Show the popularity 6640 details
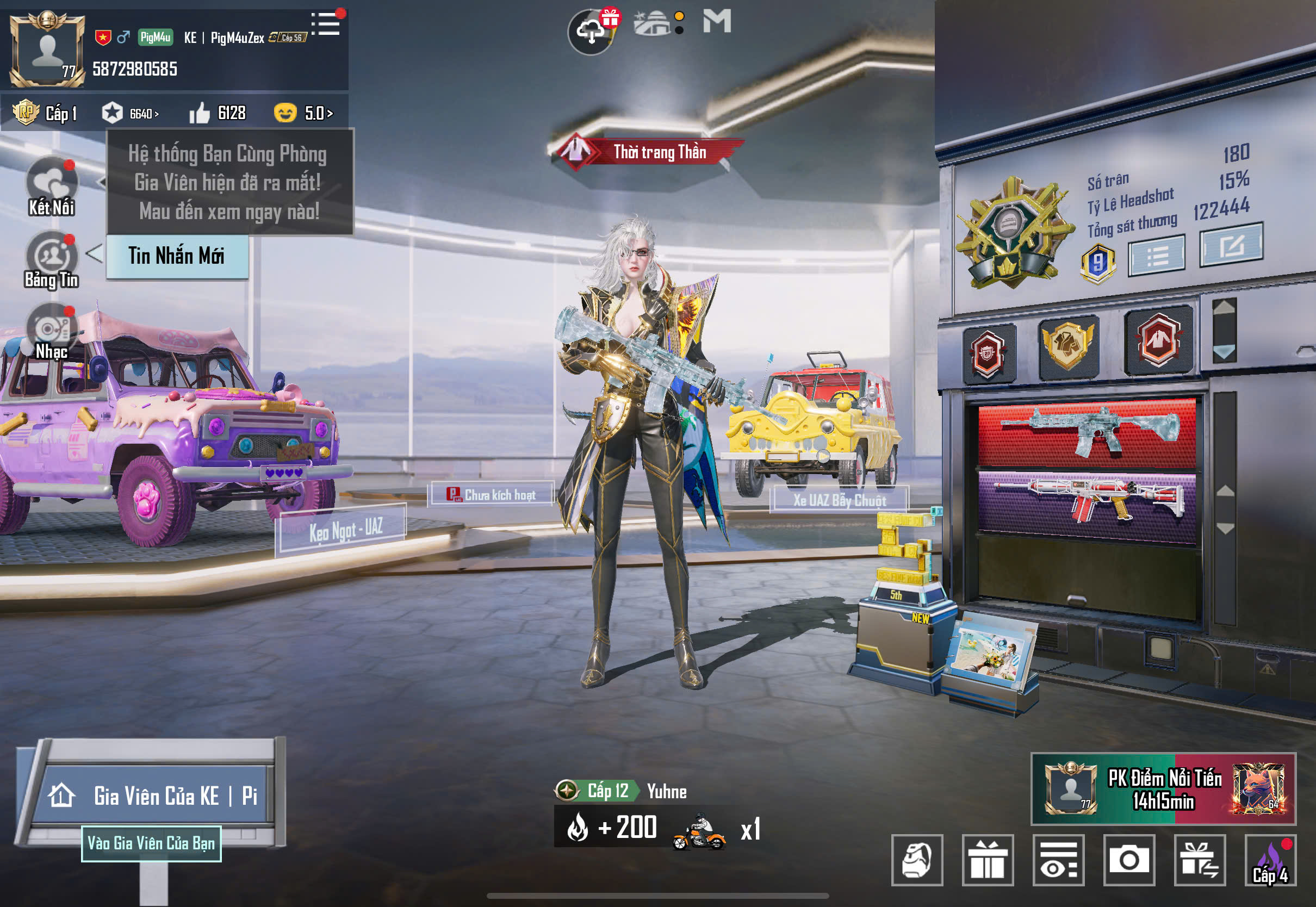Image resolution: width=1316 pixels, height=907 pixels. [x=131, y=113]
